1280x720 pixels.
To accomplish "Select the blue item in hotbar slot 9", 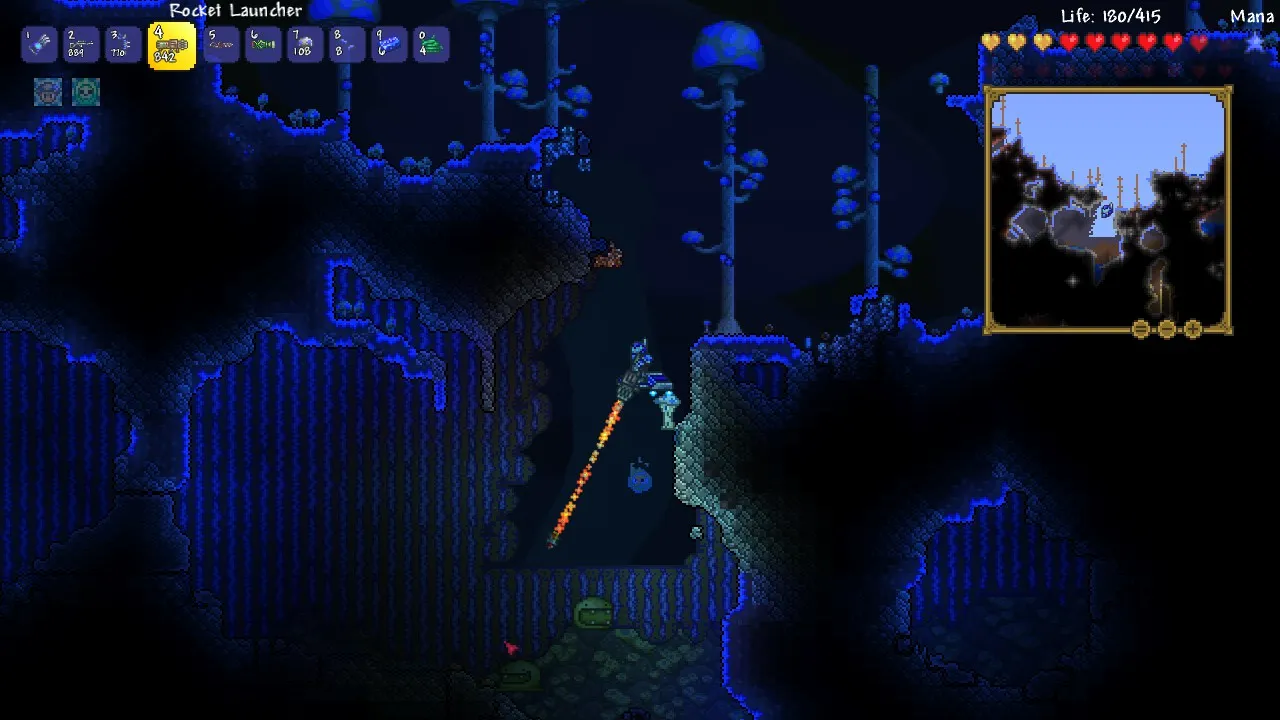I will click(x=389, y=44).
